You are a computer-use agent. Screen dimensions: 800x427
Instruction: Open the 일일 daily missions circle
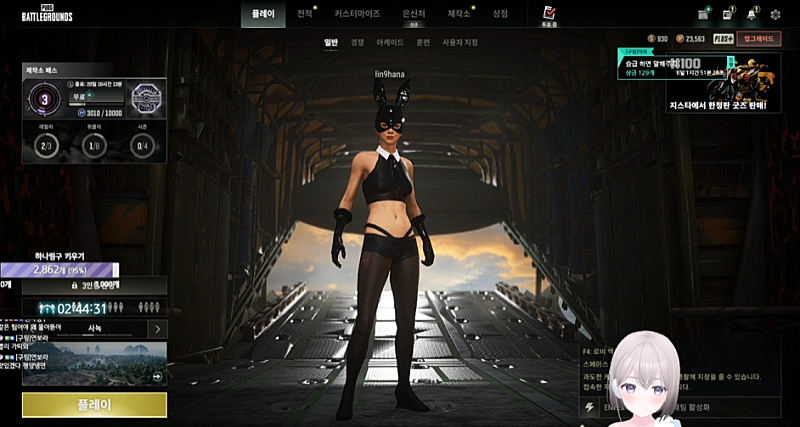pyautogui.click(x=46, y=146)
